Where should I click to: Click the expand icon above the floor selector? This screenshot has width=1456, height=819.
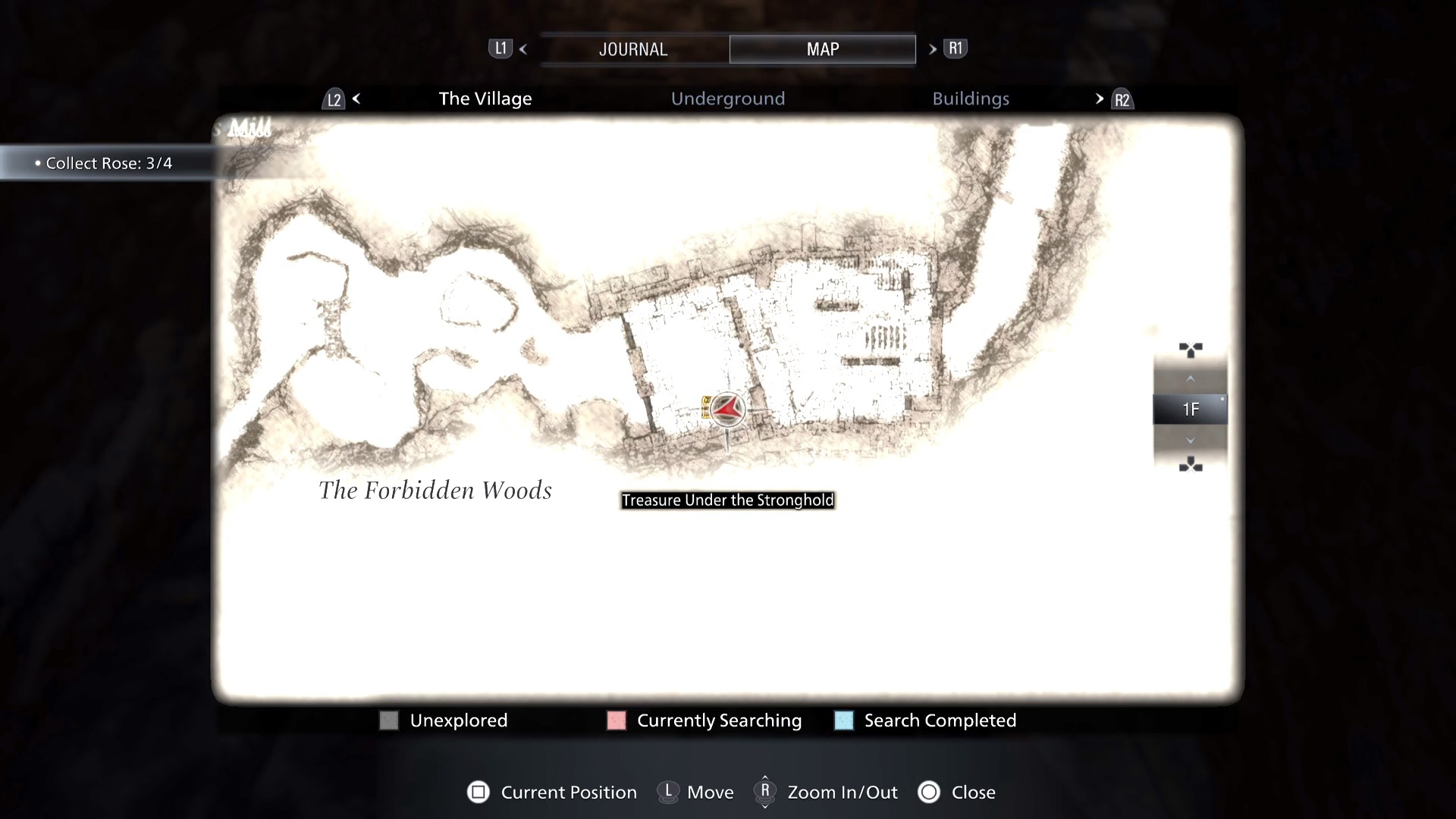tap(1191, 349)
